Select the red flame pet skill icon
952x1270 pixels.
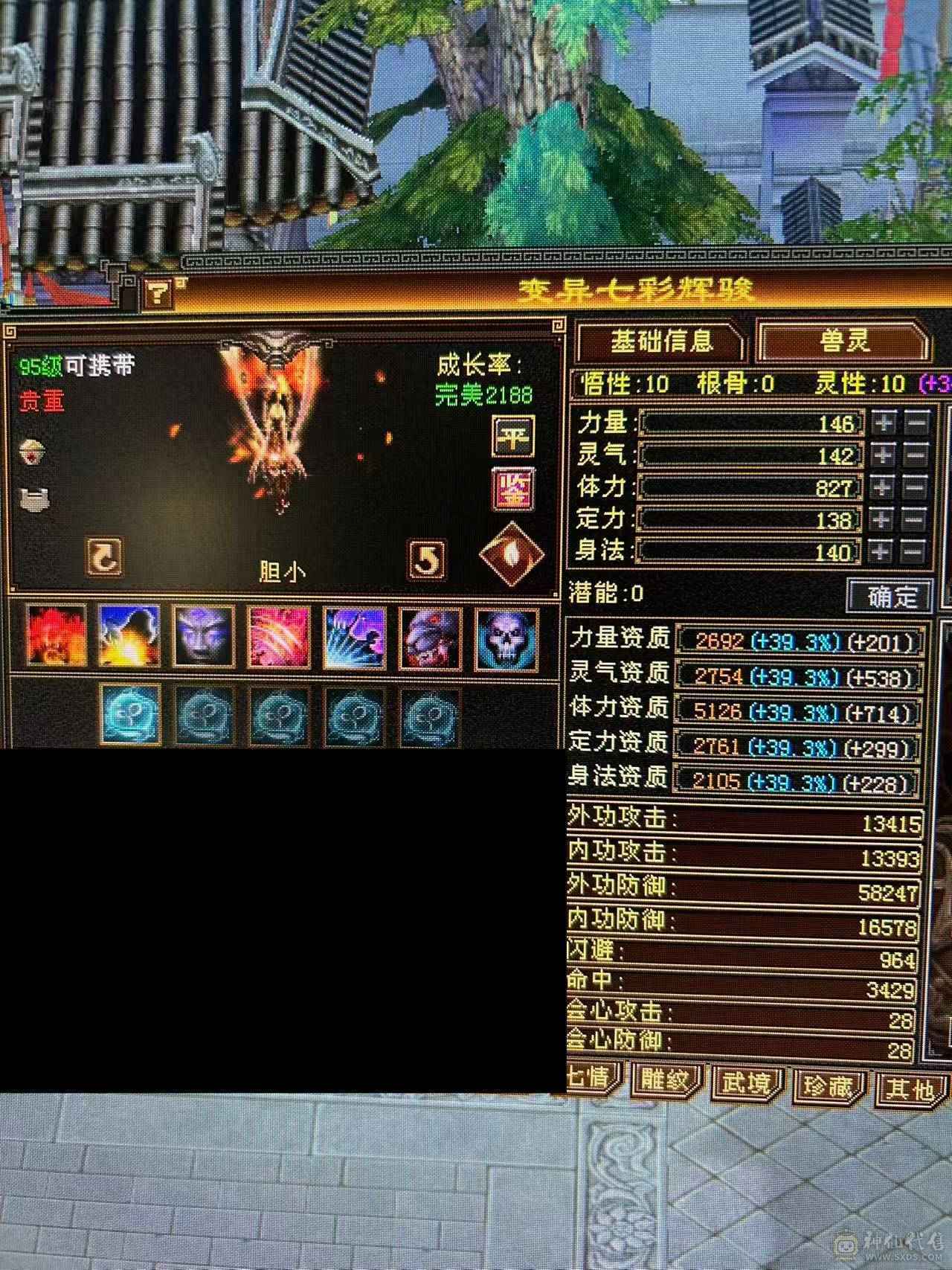tap(56, 638)
